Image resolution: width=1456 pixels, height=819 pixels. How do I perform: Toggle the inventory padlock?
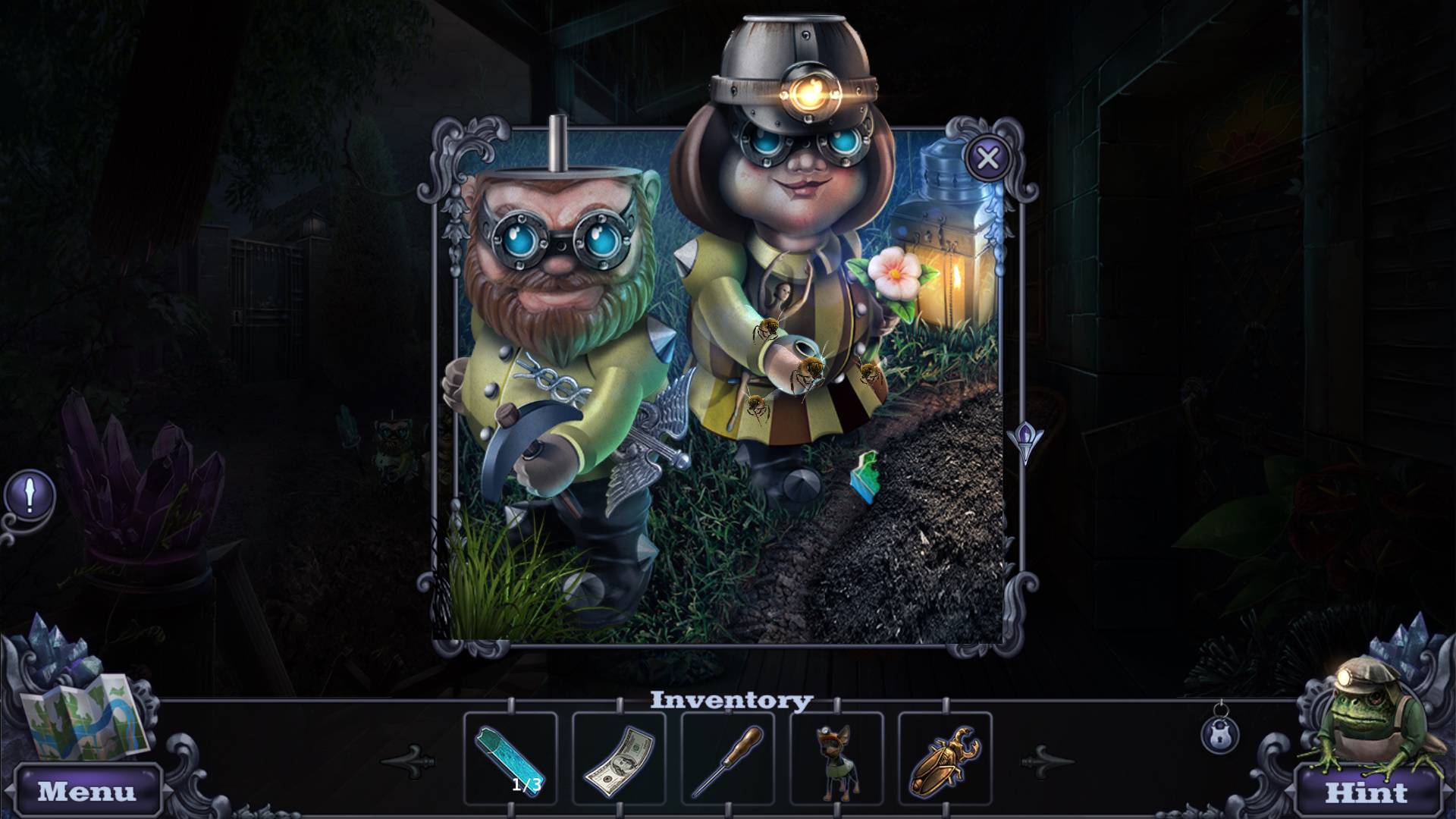point(1220,733)
